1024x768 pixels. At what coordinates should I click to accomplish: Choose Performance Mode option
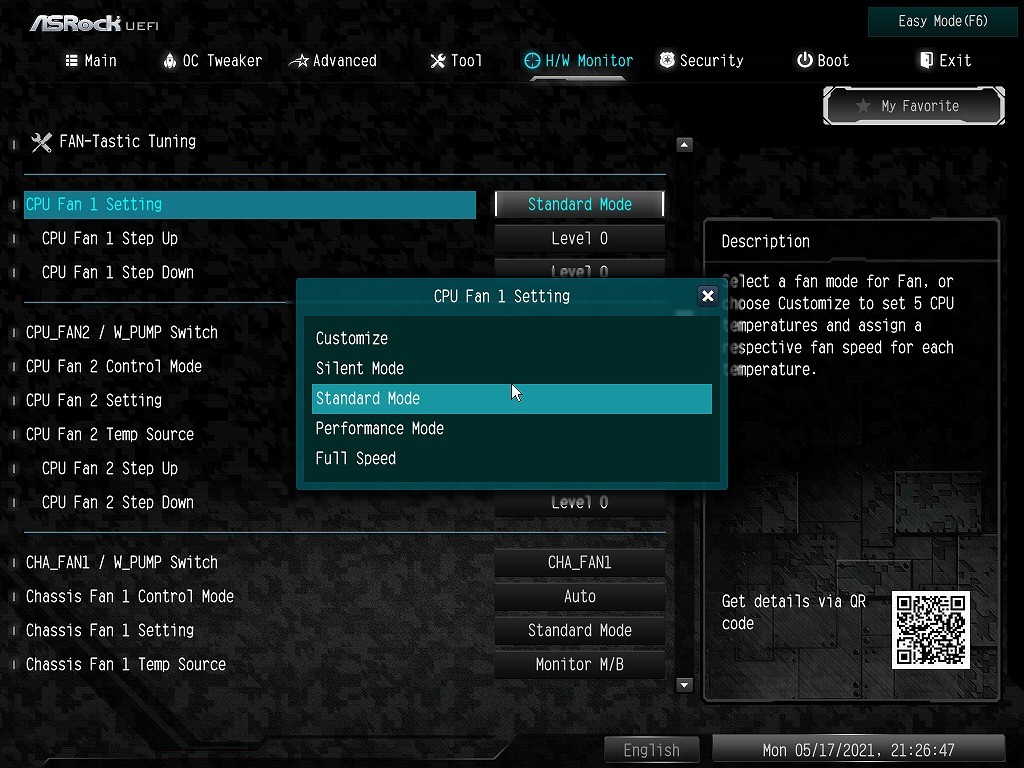click(x=380, y=428)
